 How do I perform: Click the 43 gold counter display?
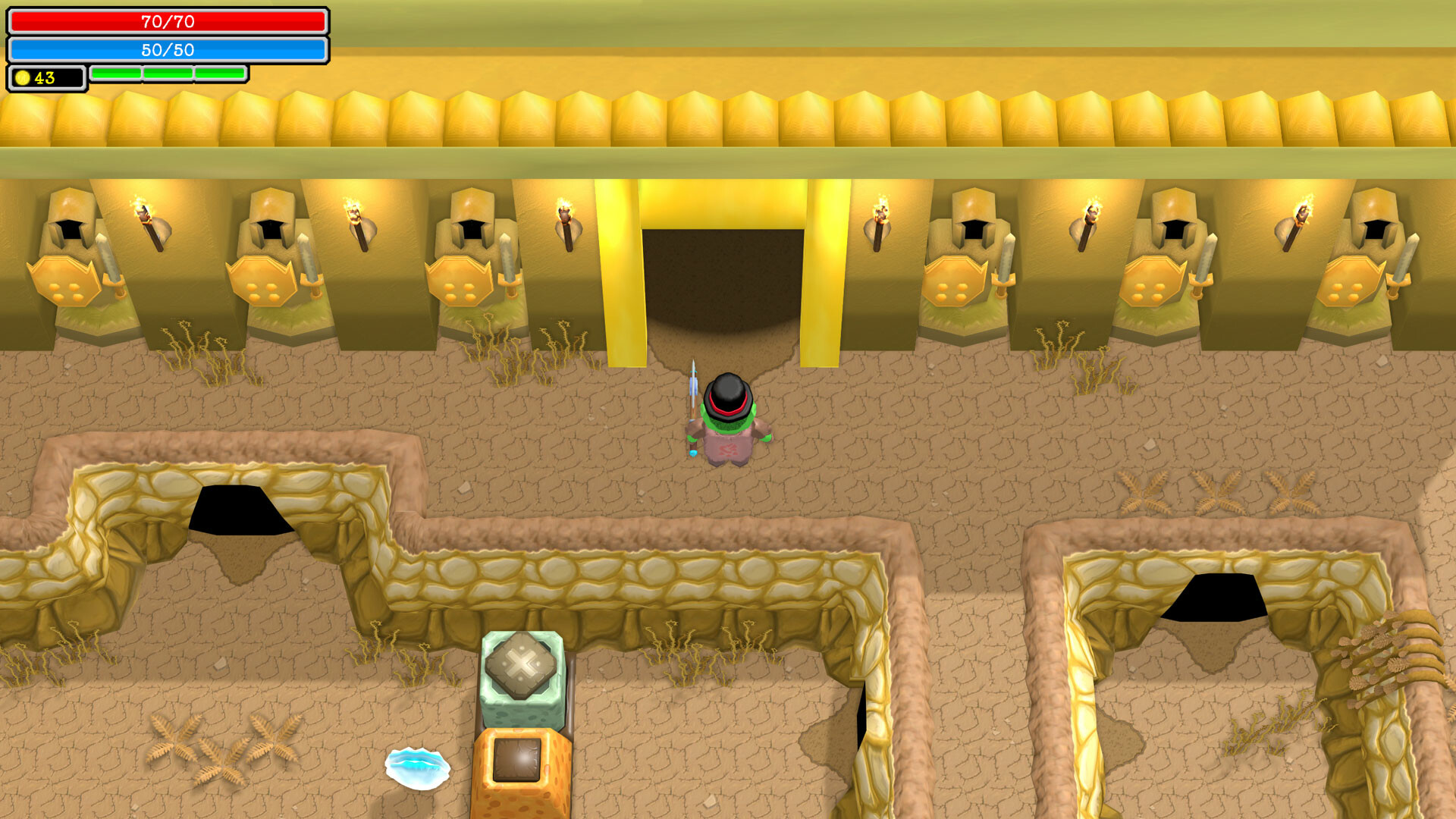(45, 76)
